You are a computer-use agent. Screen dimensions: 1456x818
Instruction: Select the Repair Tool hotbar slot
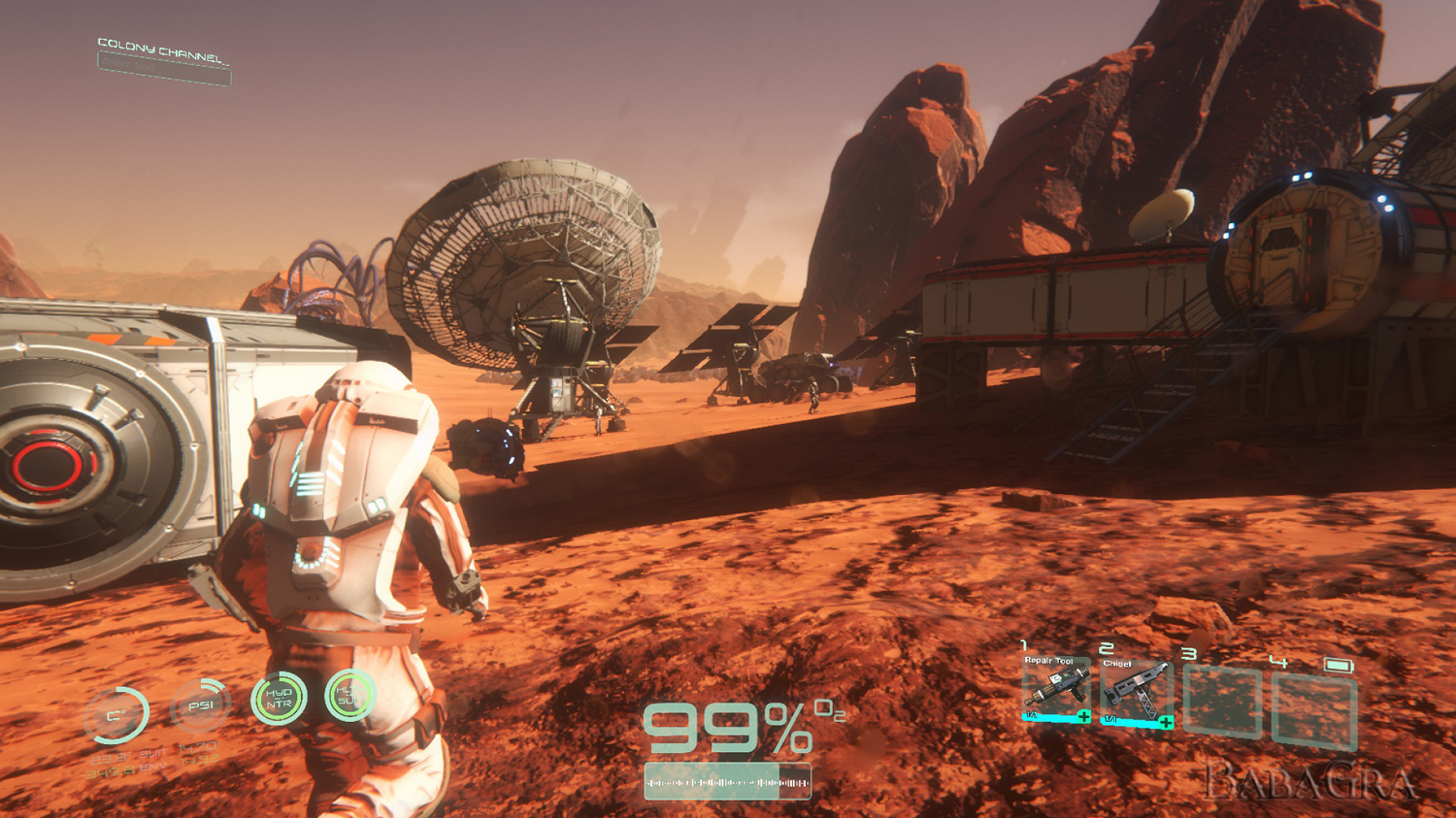1055,689
